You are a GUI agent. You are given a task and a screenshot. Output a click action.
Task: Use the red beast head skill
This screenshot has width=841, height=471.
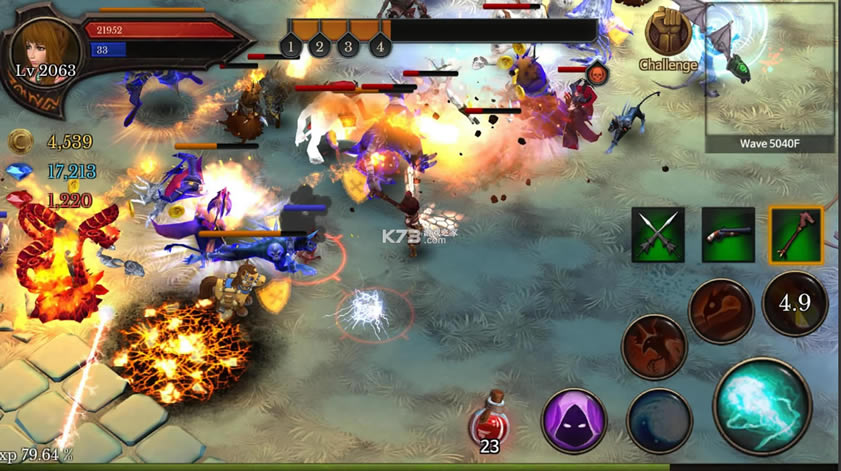click(x=721, y=310)
